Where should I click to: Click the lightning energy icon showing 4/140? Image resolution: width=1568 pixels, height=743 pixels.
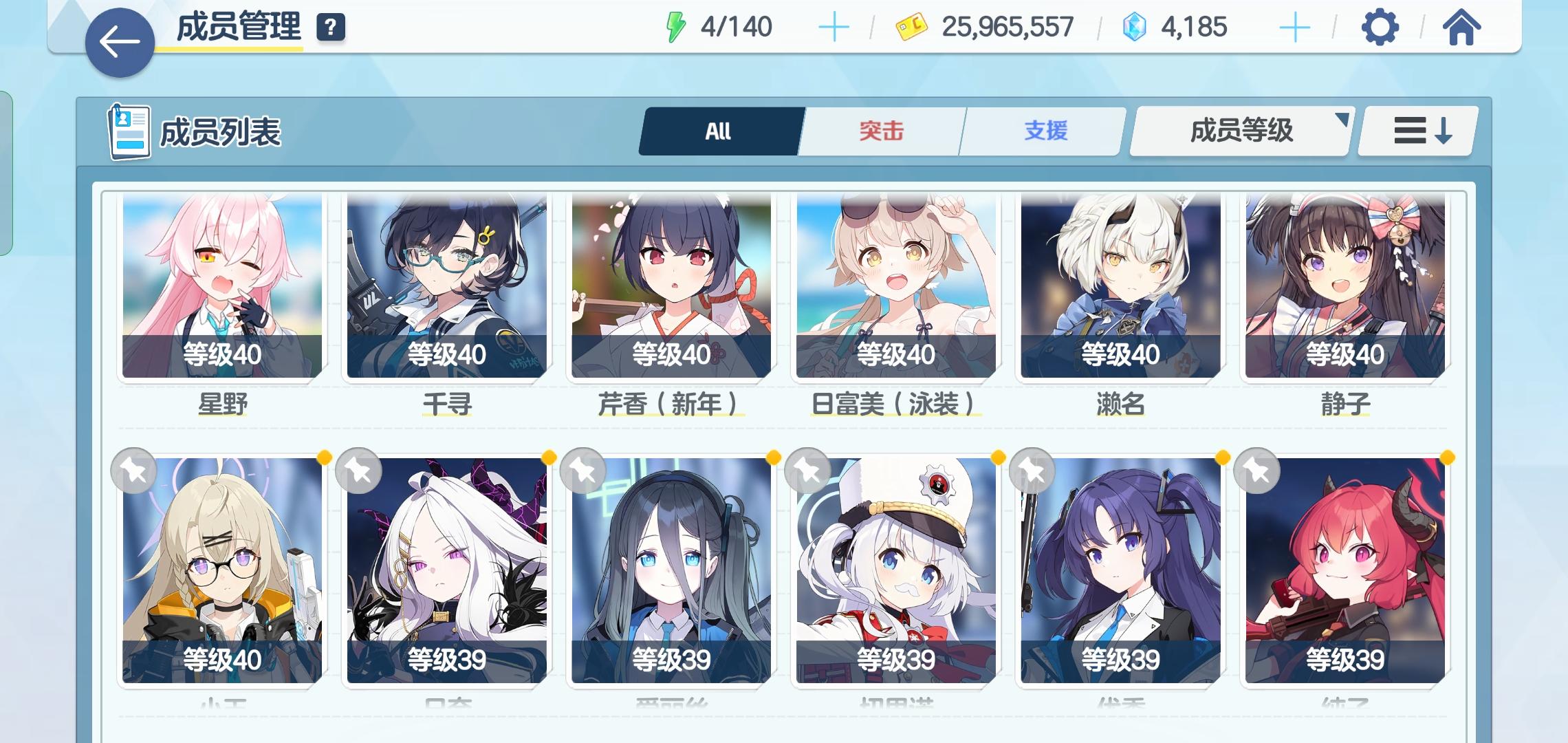click(x=676, y=28)
